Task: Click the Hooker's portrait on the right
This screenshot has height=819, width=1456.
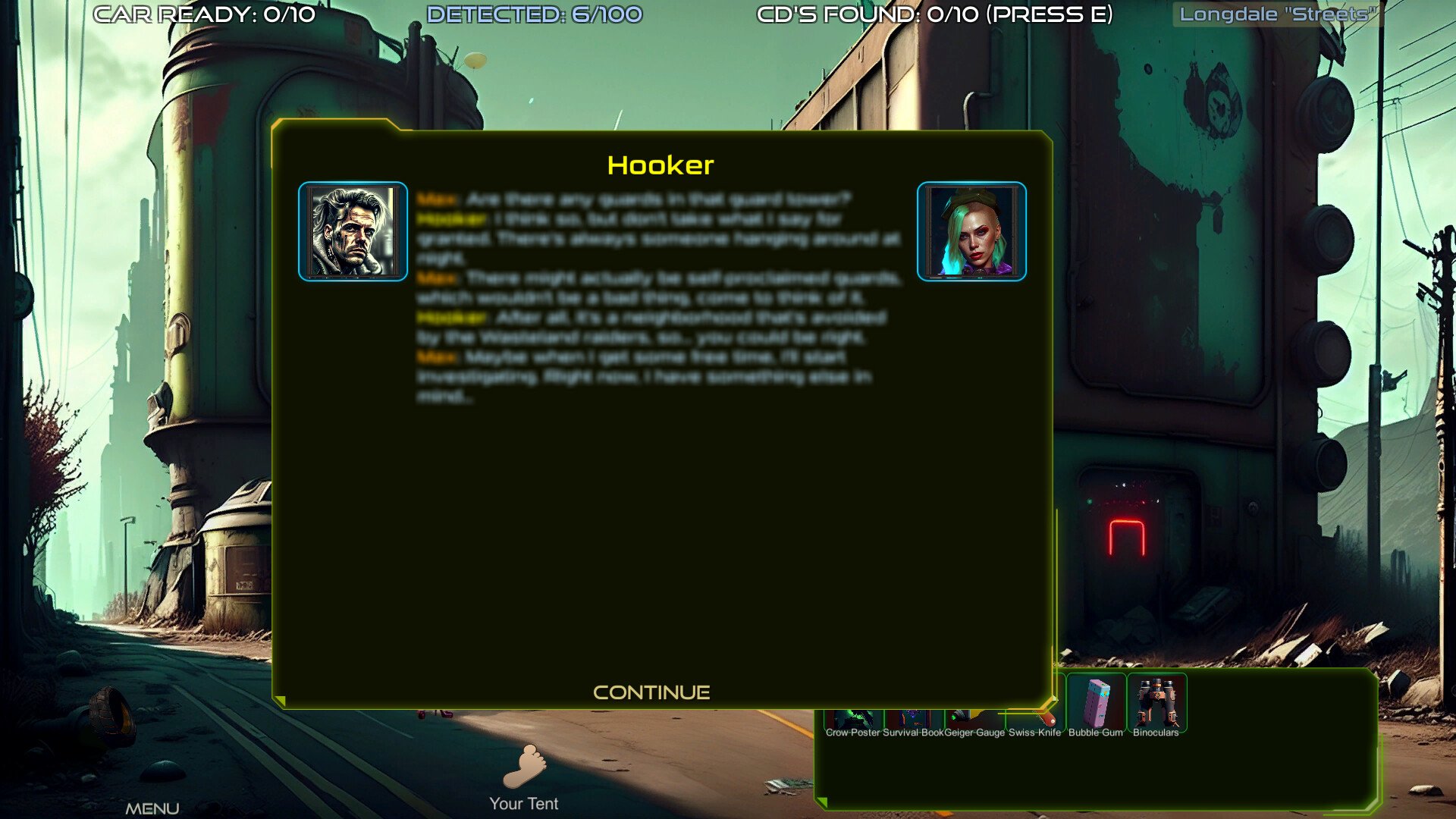Action: pos(972,231)
